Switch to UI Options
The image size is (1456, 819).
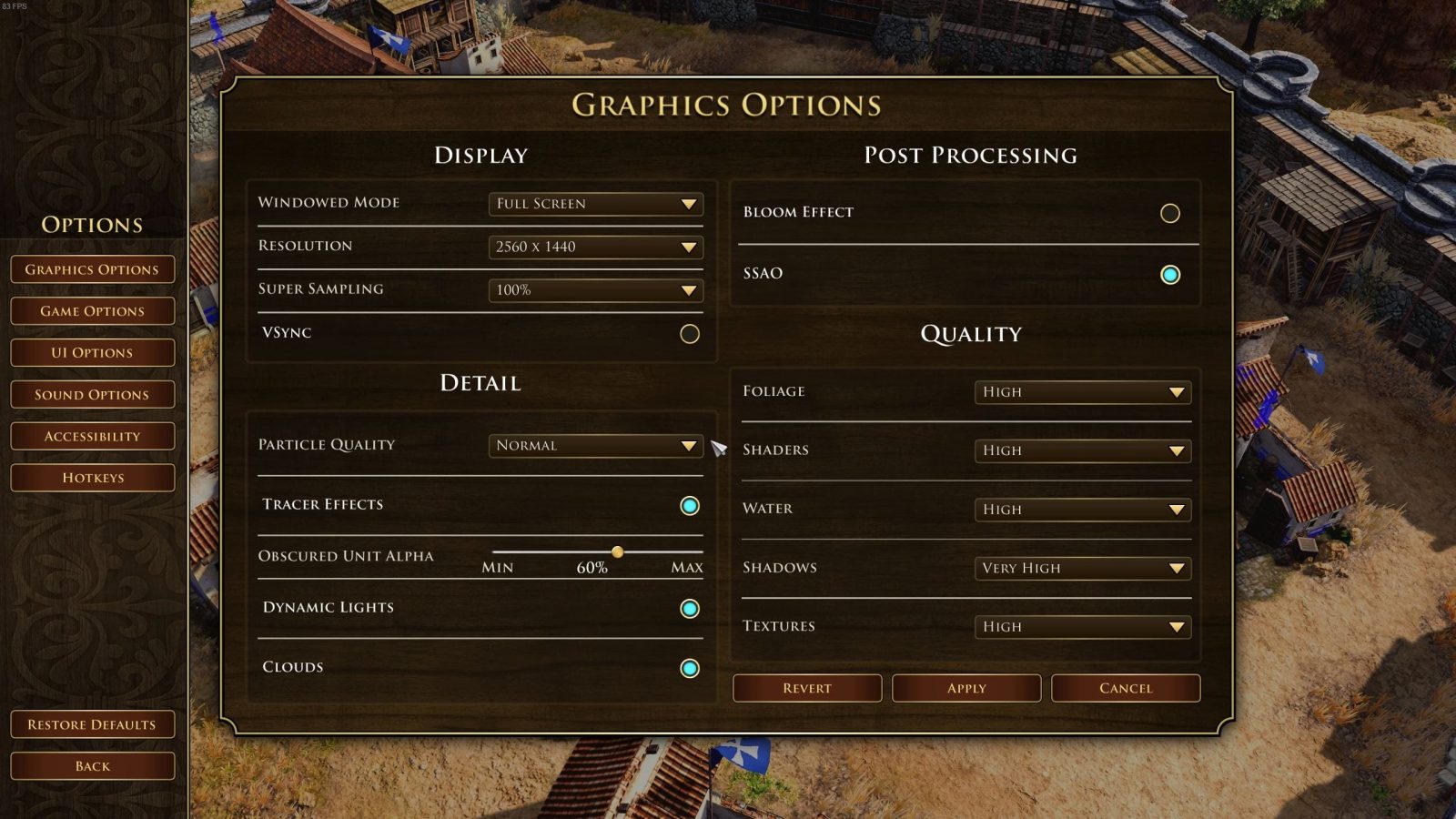coord(92,353)
